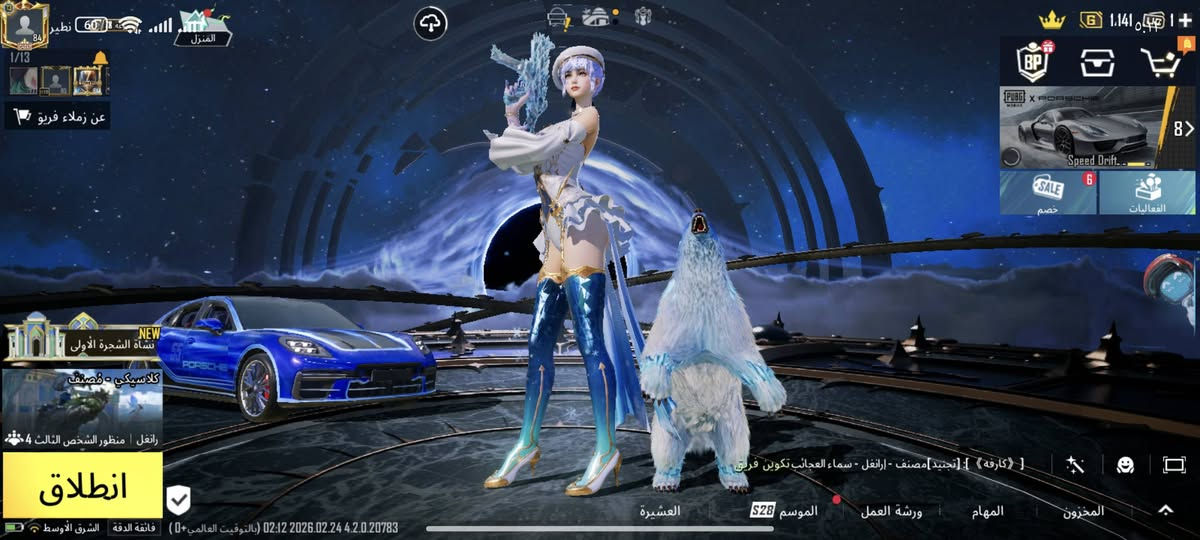Tap the cloud download icon
This screenshot has width=1200, height=540.
click(430, 22)
